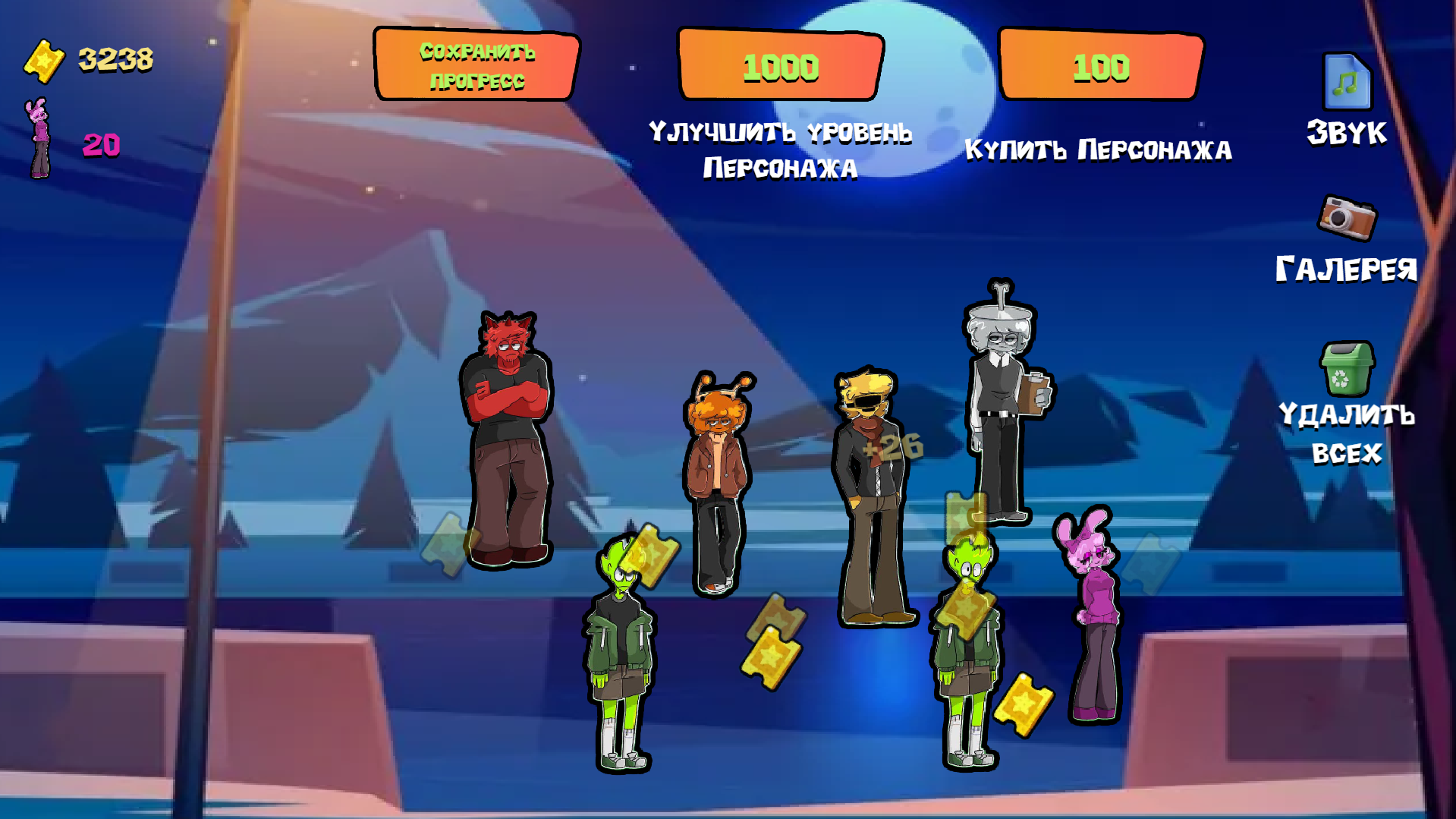1456x819 pixels.
Task: Click the golden ticket currency icon
Action: (44, 59)
